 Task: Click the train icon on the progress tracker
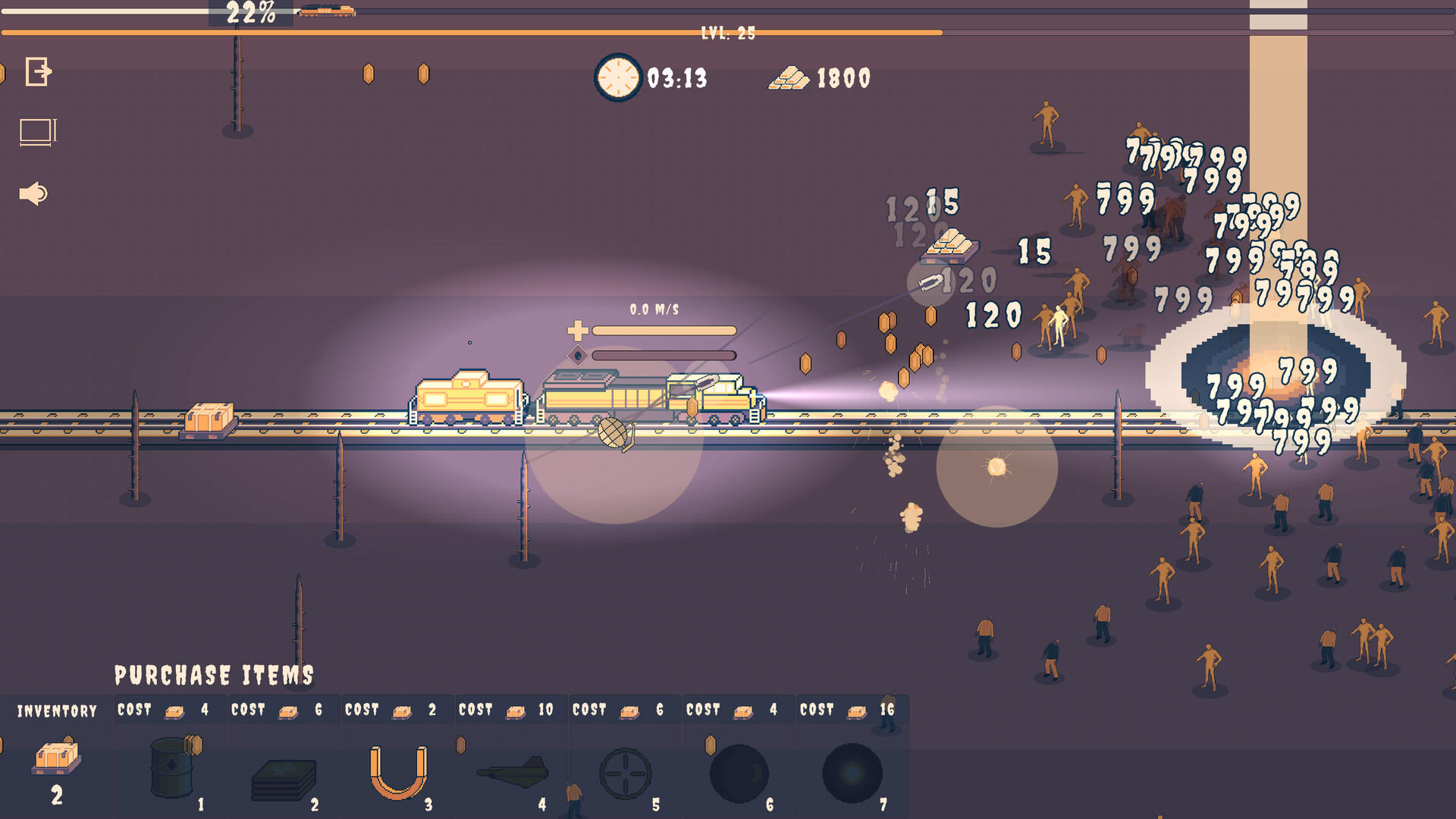pyautogui.click(x=326, y=11)
